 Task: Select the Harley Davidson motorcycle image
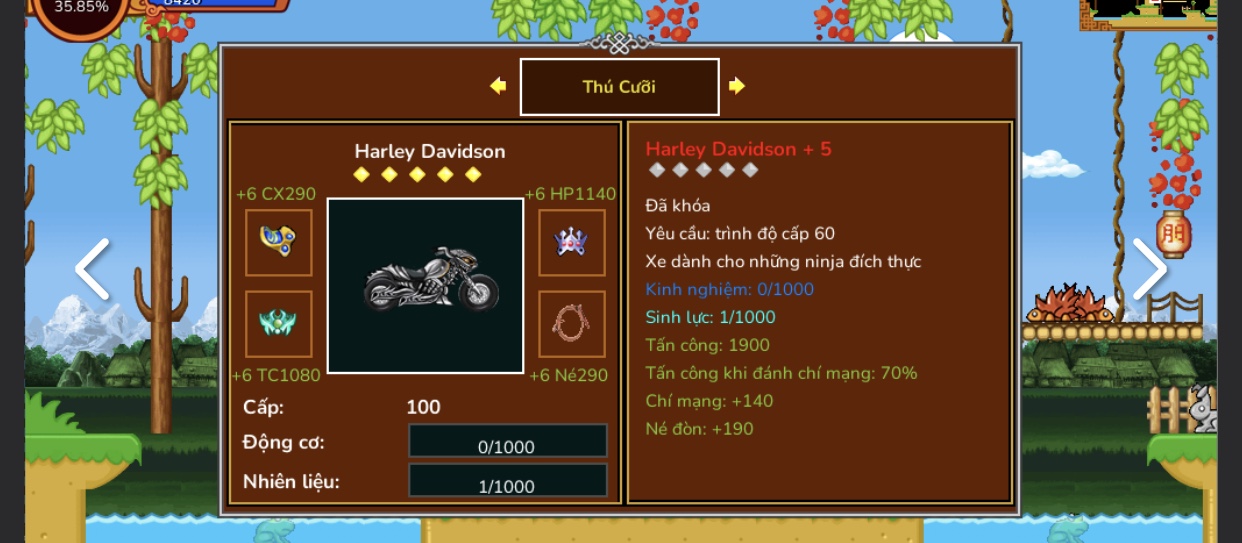[426, 285]
